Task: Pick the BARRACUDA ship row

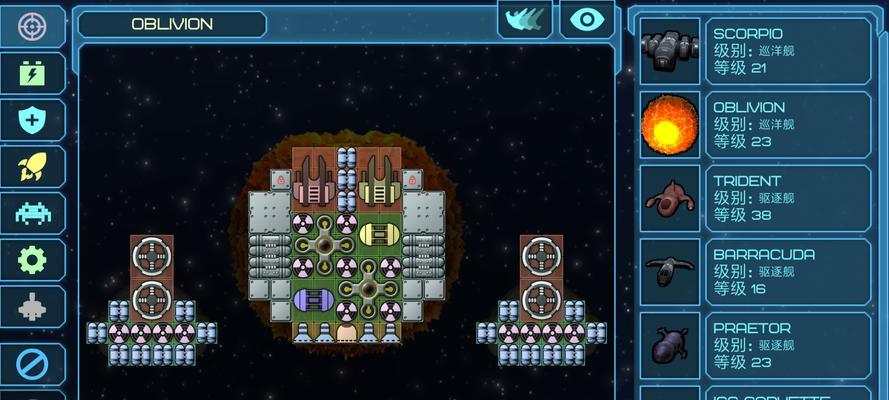Action: [755, 272]
